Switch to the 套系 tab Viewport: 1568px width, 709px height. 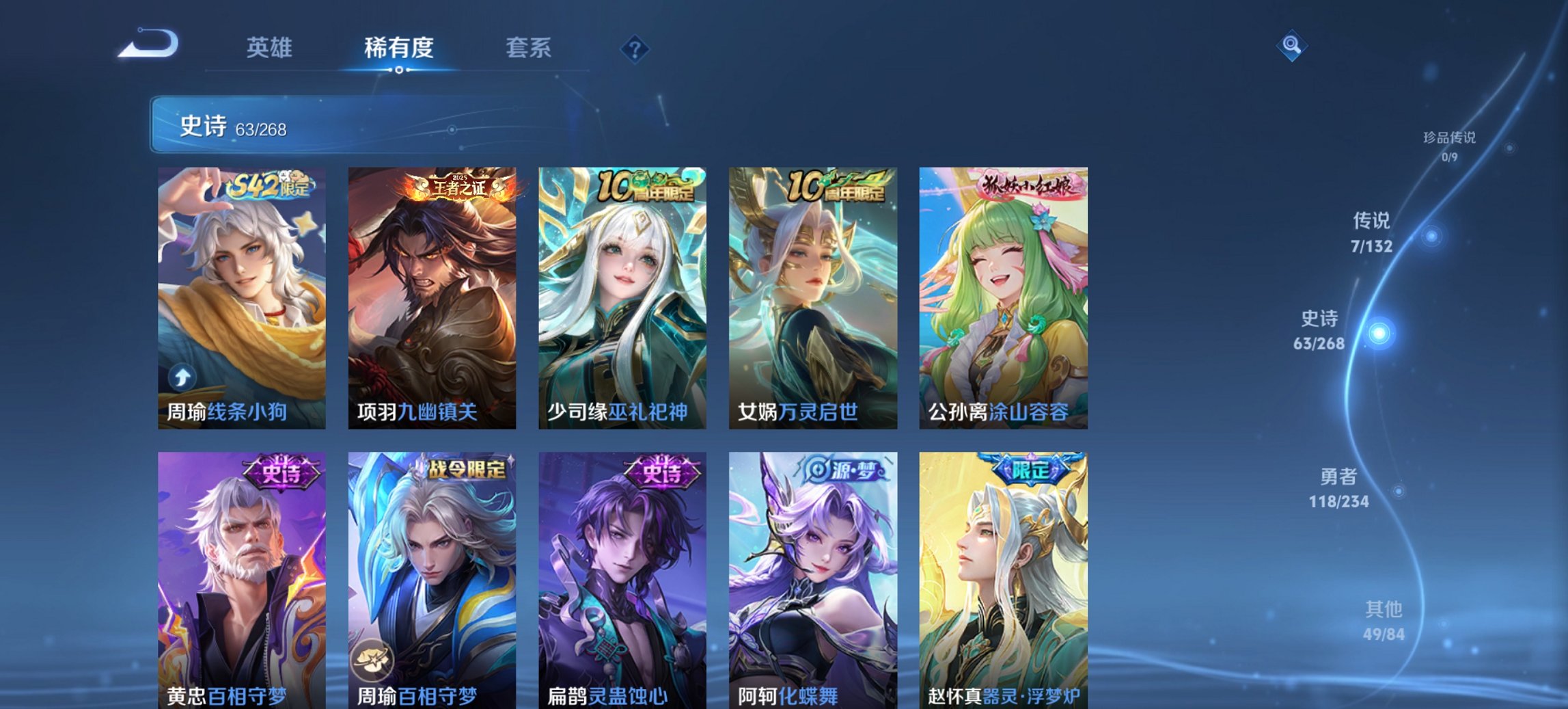click(529, 48)
